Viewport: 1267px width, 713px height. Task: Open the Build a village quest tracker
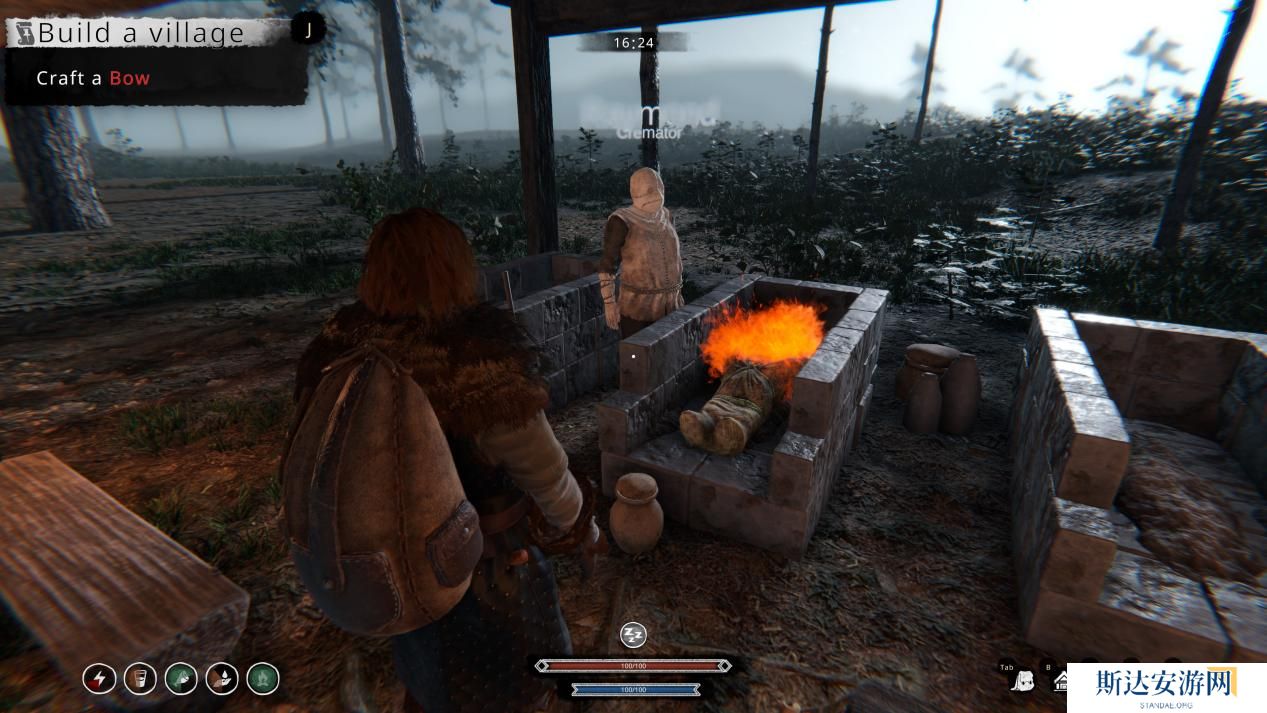pos(150,32)
